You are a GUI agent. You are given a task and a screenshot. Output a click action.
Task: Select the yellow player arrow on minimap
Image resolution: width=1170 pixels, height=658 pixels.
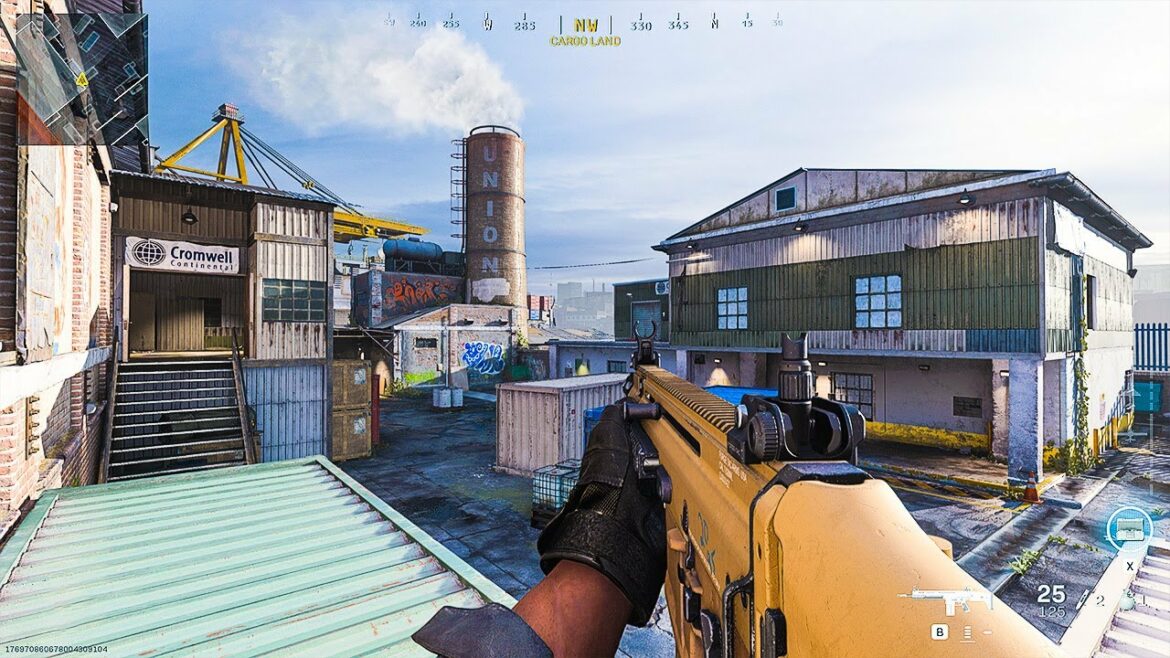point(80,79)
